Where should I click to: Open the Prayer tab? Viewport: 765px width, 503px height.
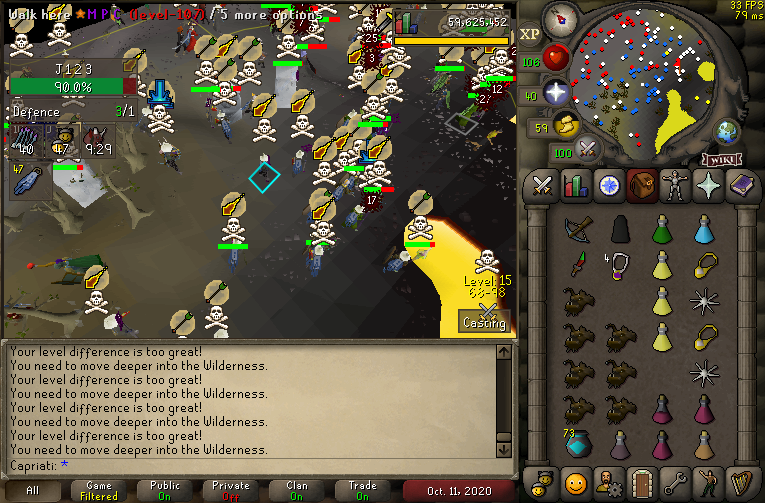click(707, 186)
